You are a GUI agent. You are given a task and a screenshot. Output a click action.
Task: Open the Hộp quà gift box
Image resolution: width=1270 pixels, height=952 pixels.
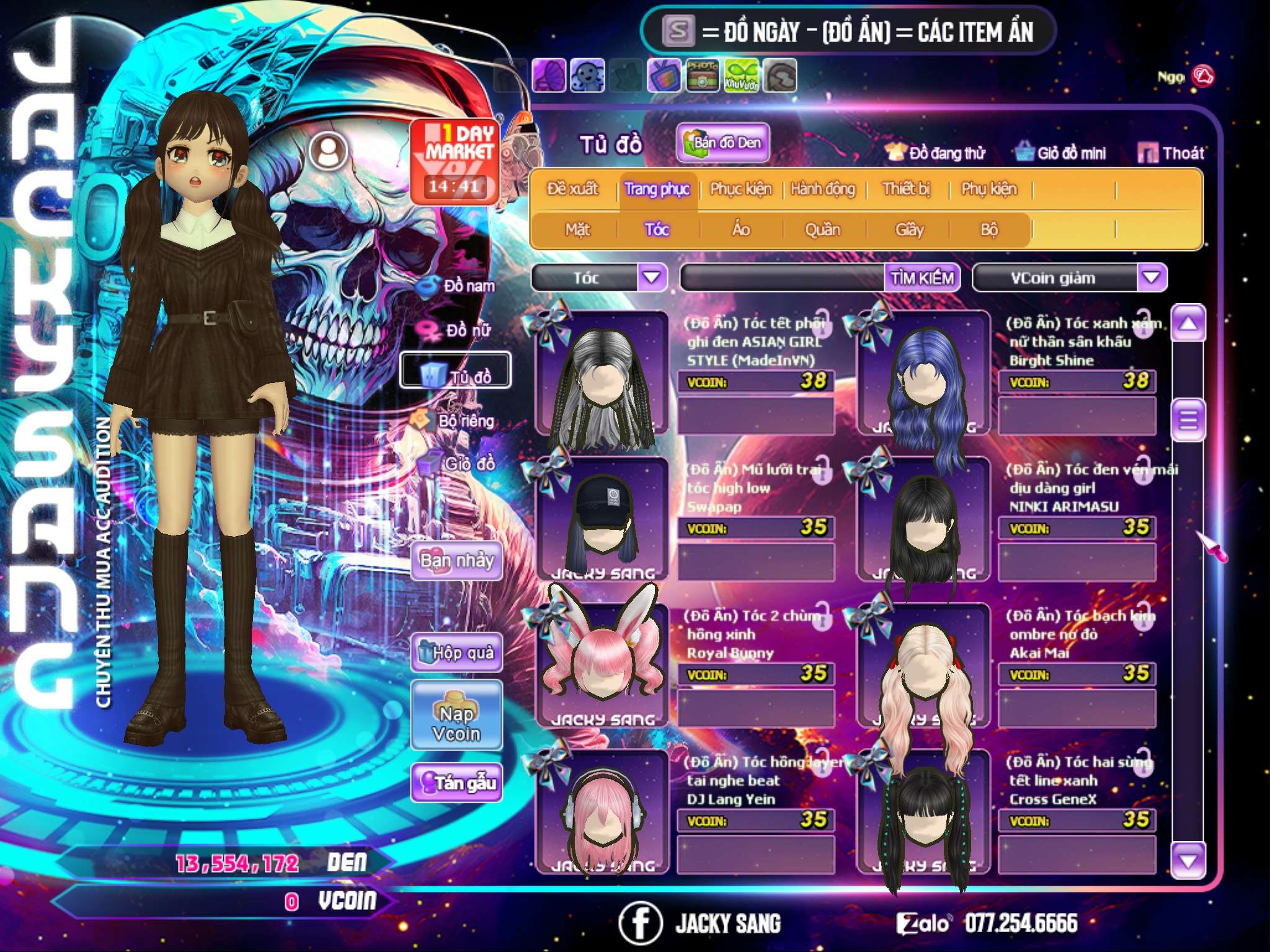pos(456,653)
